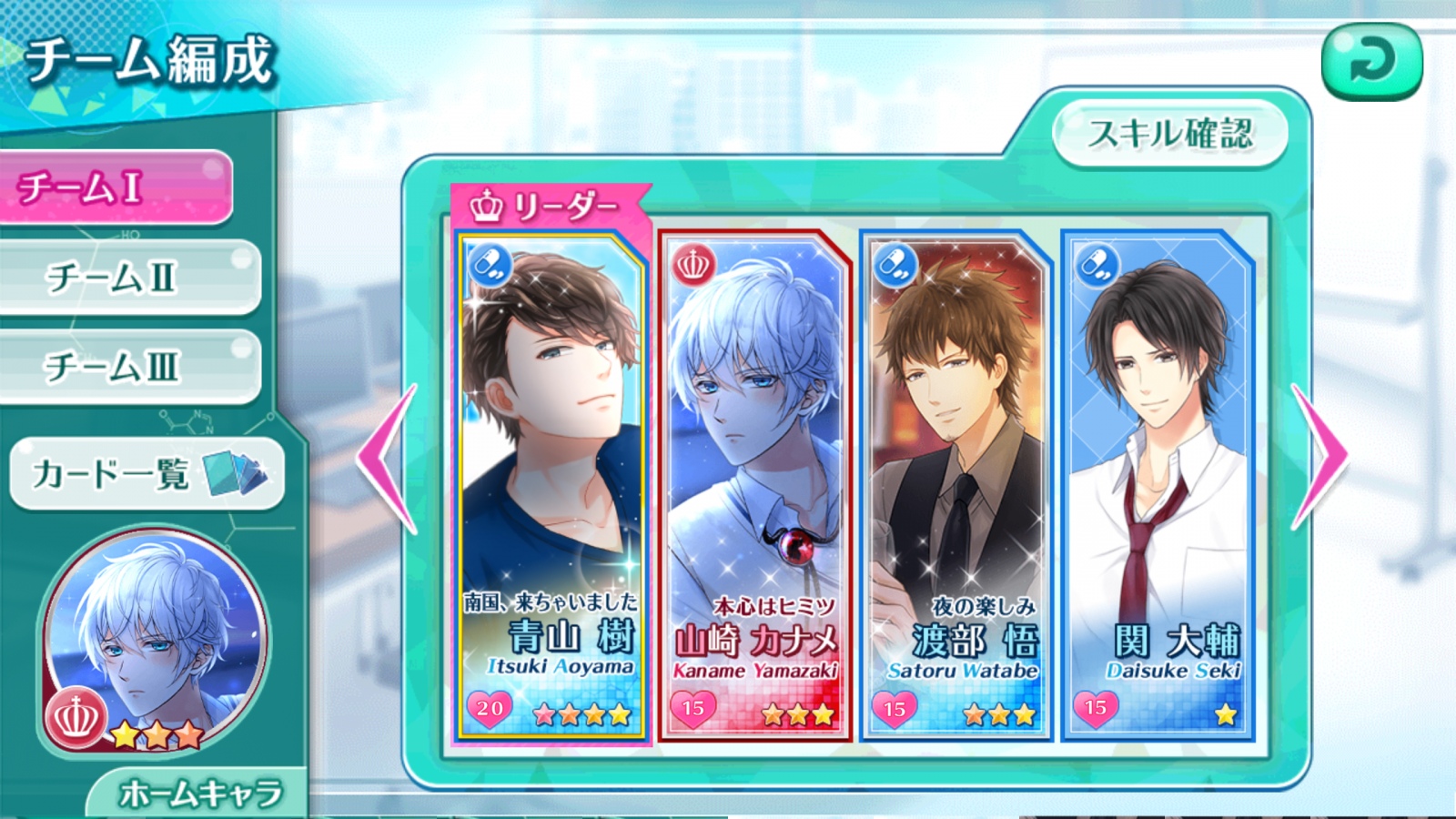This screenshot has width=1456, height=819.
Task: Switch to the チームI tab
Action: tap(116, 187)
